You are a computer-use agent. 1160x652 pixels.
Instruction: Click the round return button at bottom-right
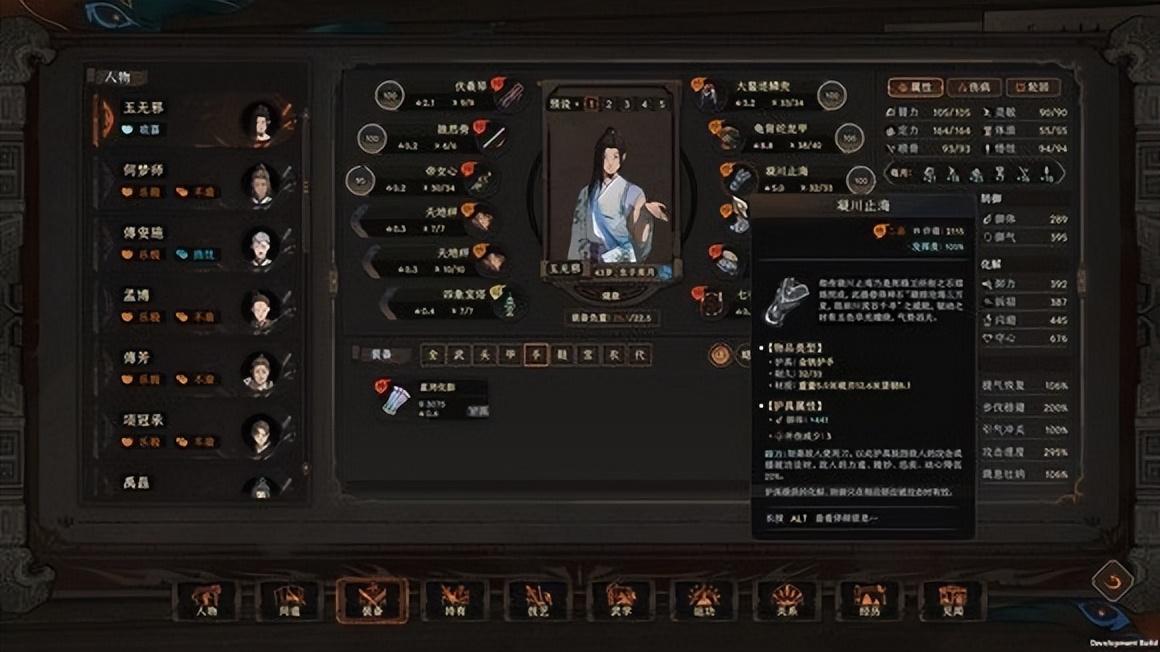[x=1112, y=579]
